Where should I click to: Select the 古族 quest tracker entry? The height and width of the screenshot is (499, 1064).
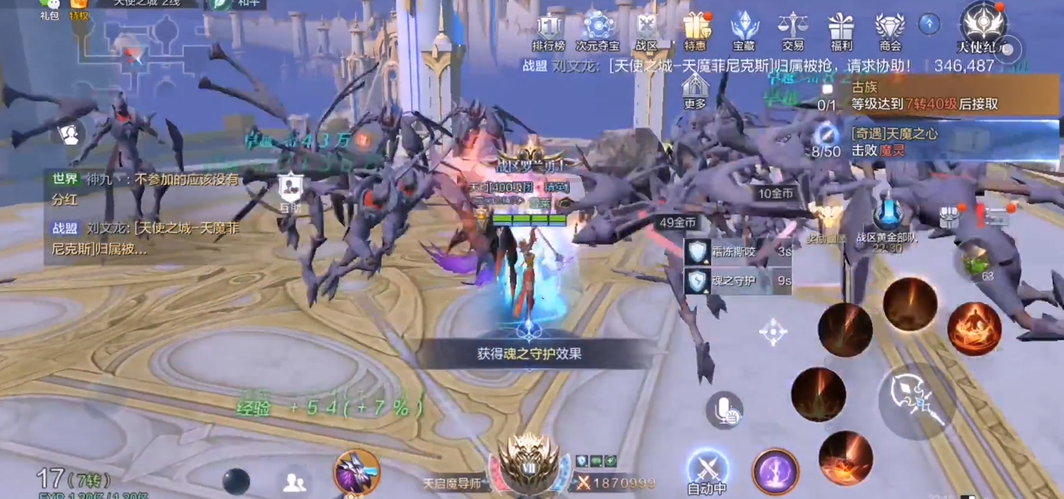(925, 95)
